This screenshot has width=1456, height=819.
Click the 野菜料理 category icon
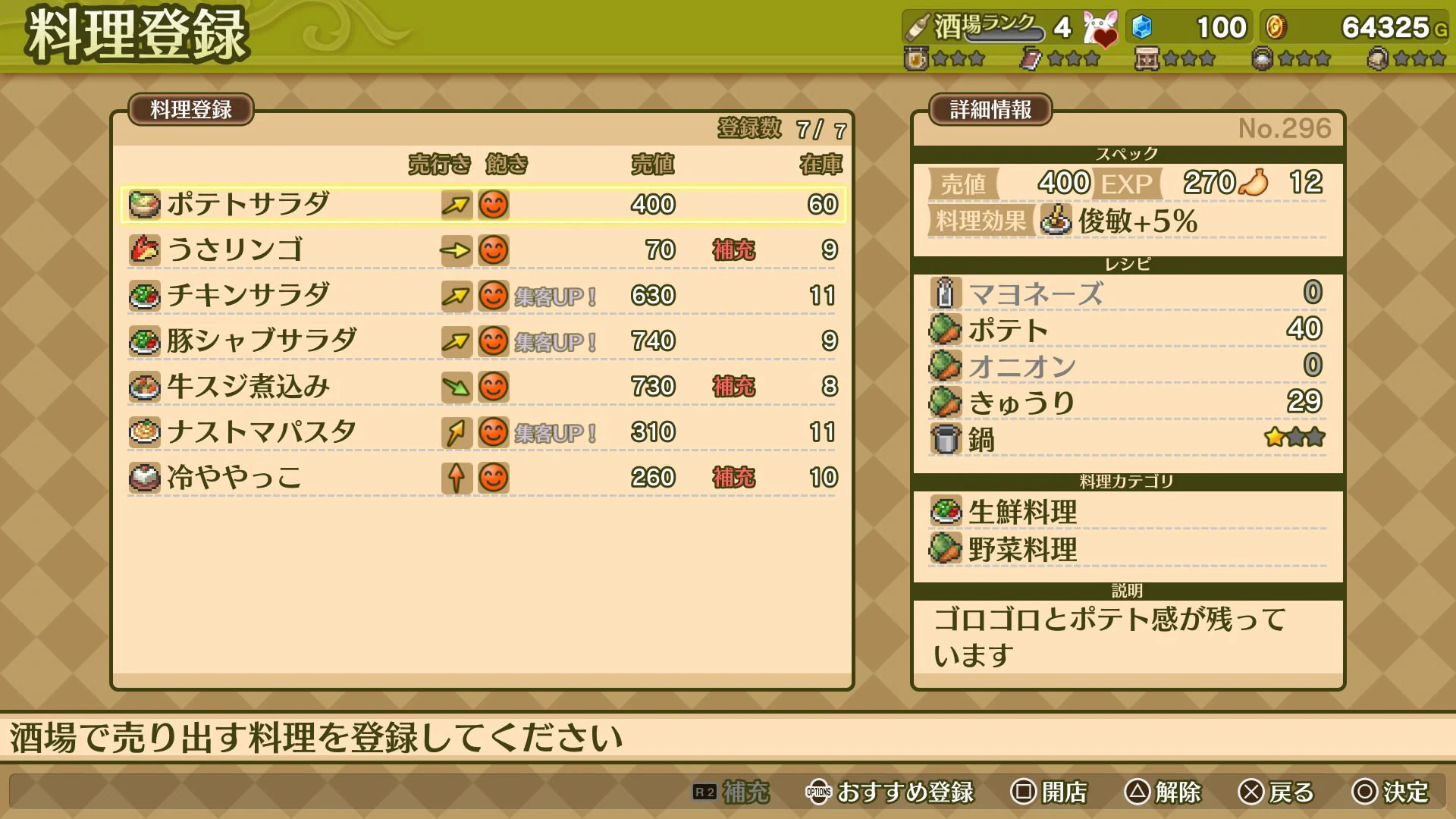click(945, 548)
